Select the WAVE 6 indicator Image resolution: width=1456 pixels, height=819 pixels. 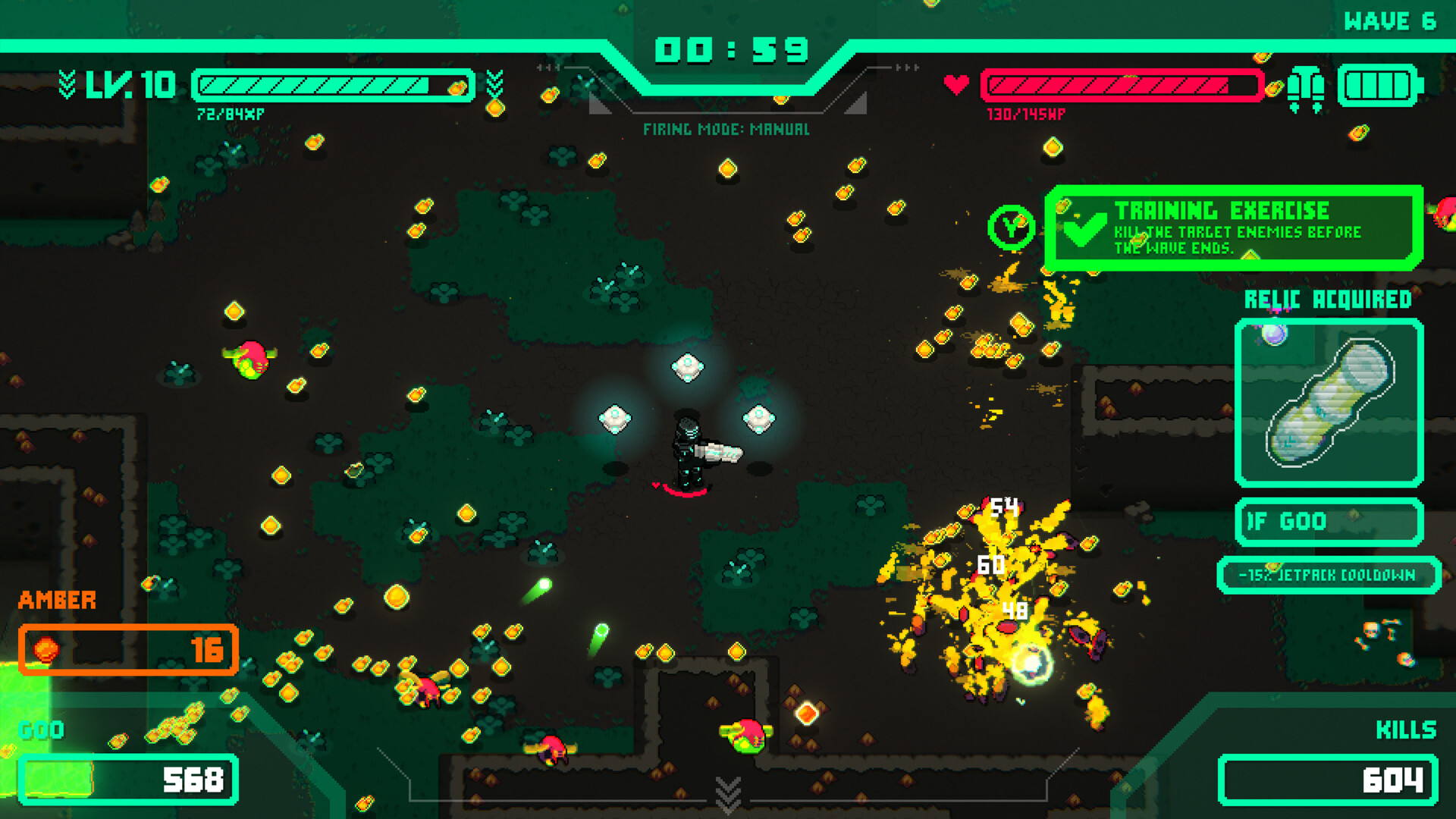click(x=1392, y=20)
